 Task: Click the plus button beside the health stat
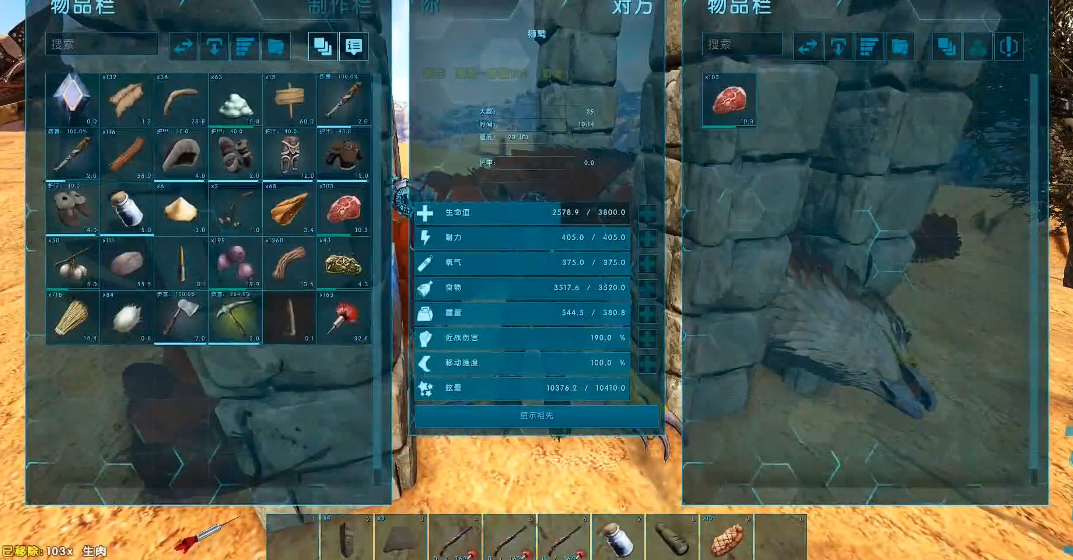(x=647, y=213)
